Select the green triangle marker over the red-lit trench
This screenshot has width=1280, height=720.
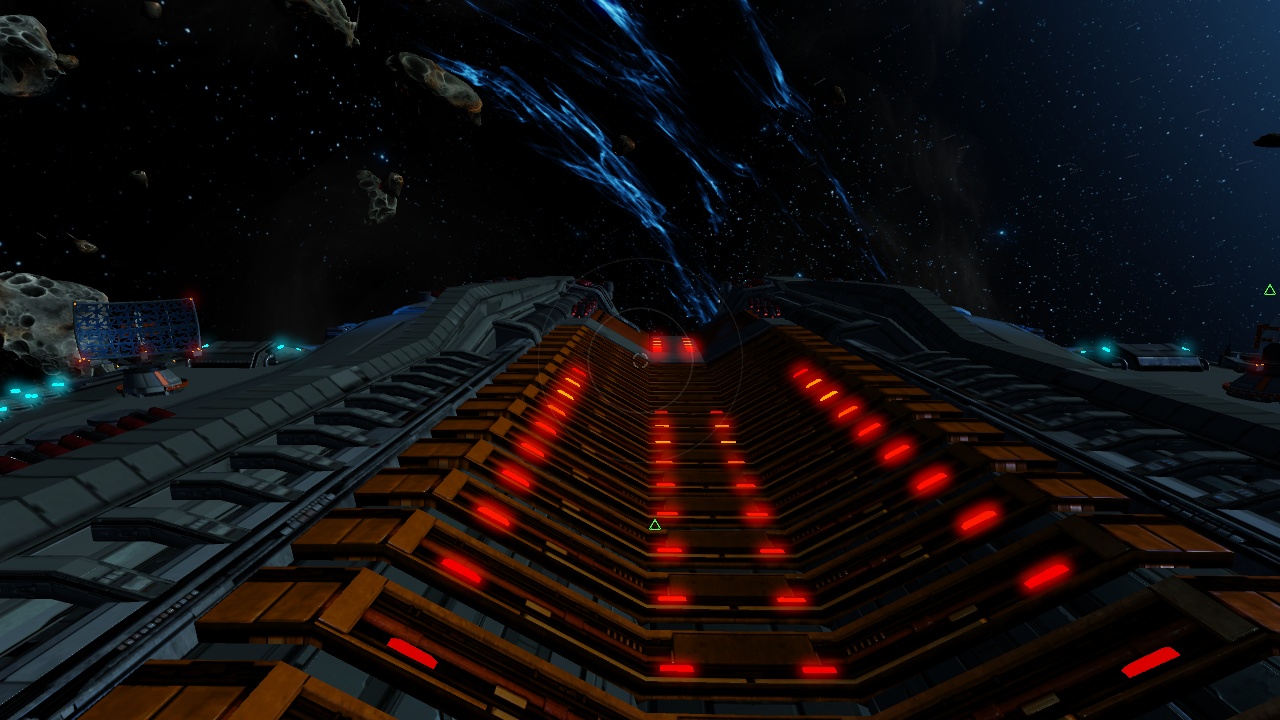pyautogui.click(x=655, y=525)
